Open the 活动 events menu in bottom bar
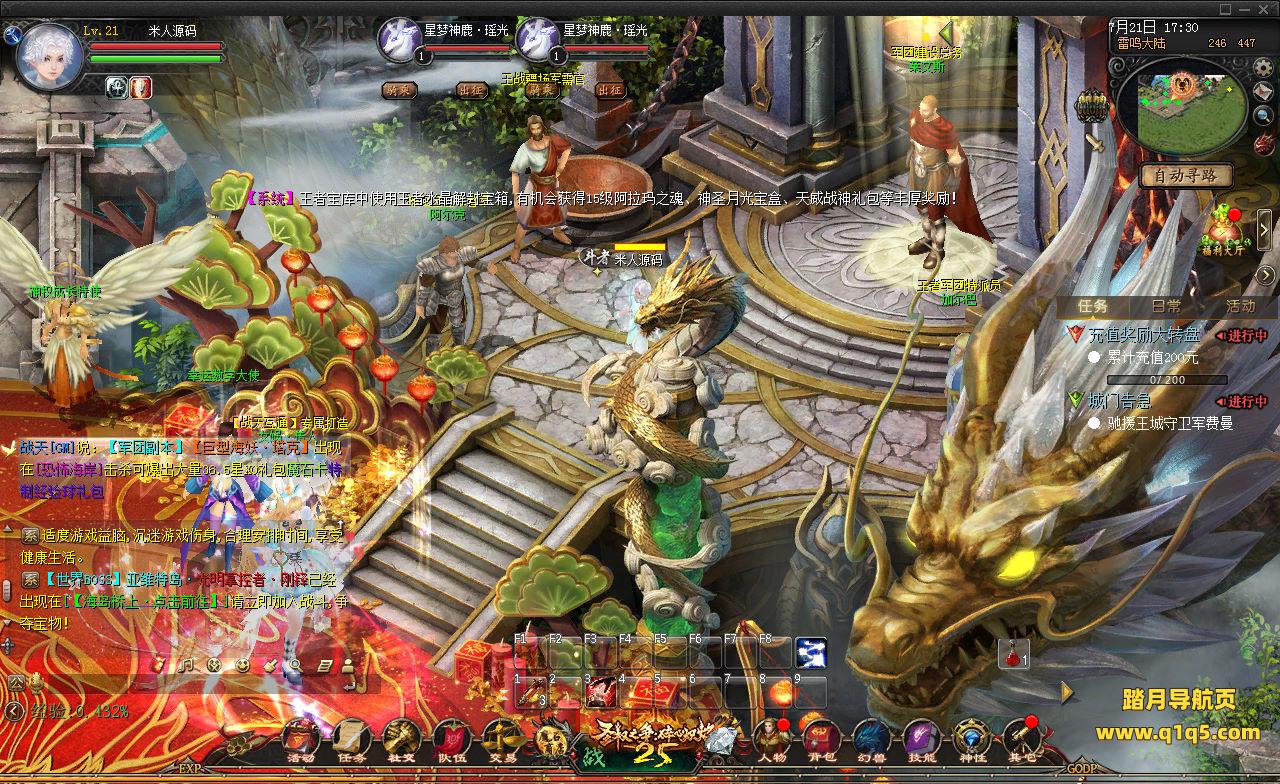 [301, 739]
